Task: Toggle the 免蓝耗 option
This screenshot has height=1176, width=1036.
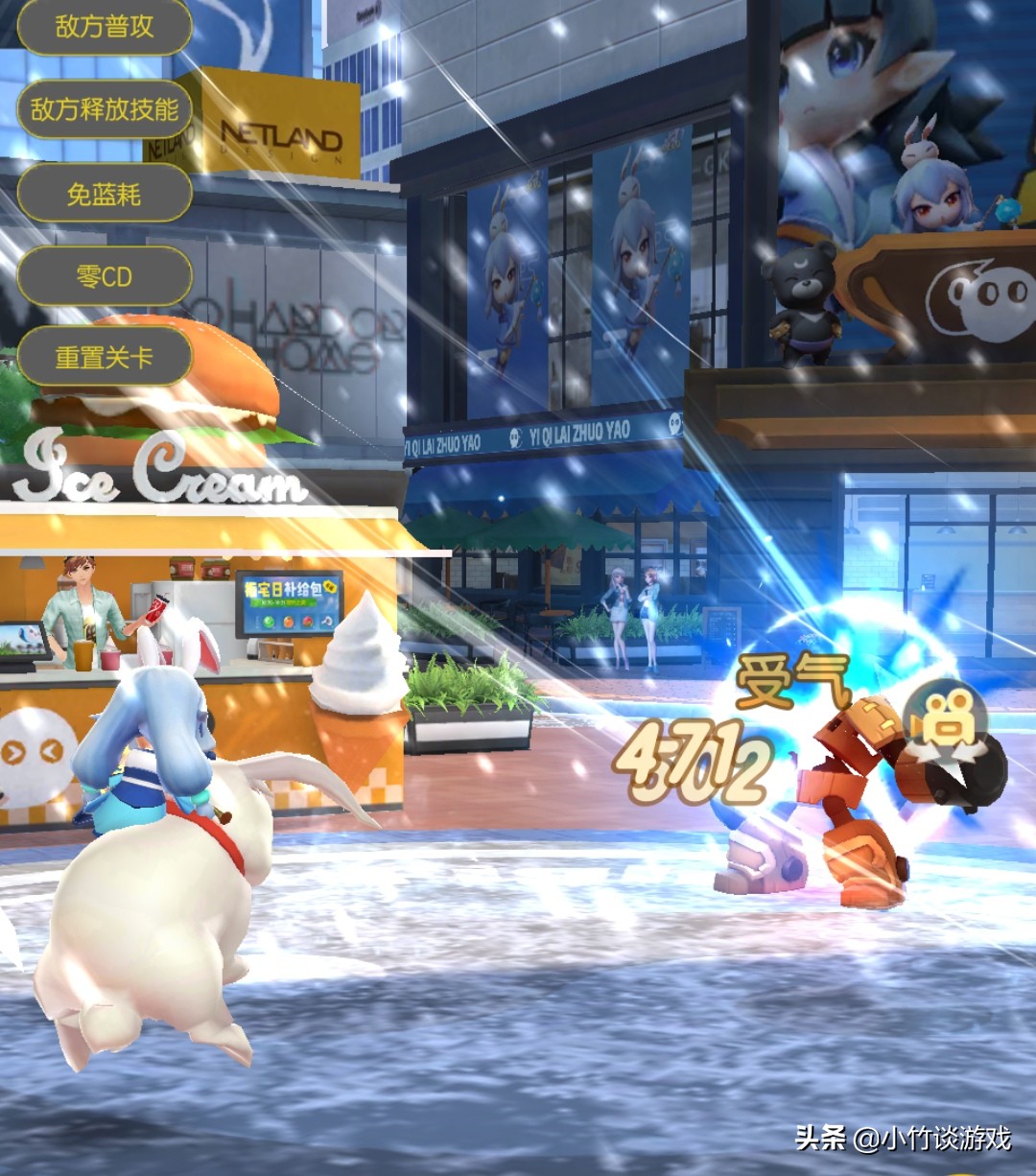Action: click(105, 195)
